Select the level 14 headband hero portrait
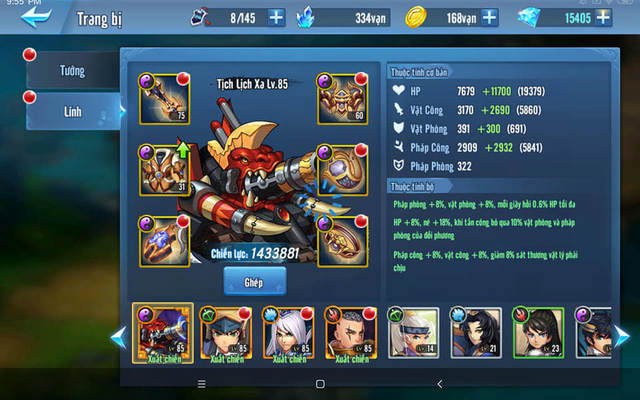640x400 pixels. point(412,332)
